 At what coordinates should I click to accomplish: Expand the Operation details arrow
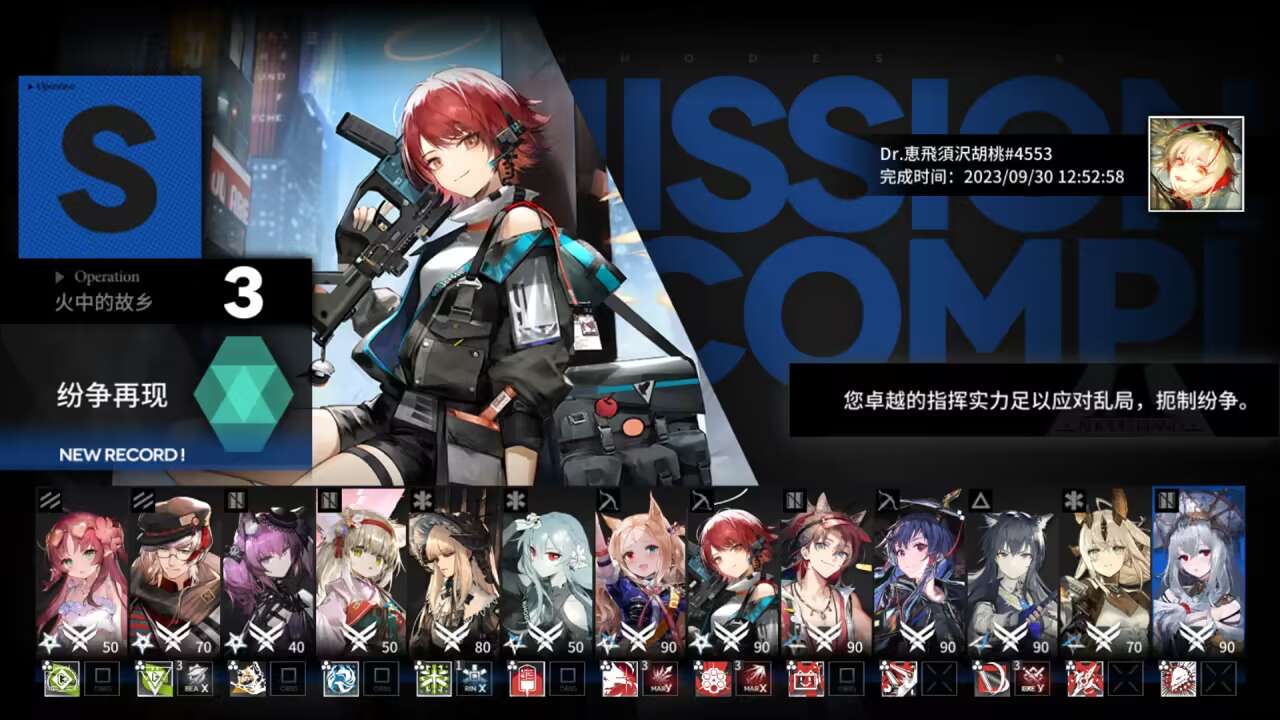coord(58,277)
